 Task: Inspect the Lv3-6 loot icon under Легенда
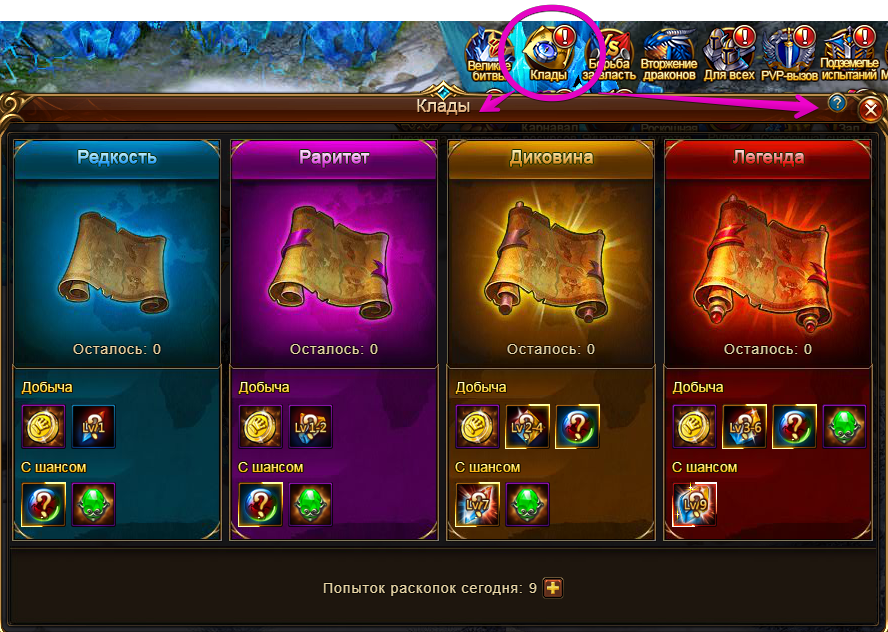click(744, 427)
